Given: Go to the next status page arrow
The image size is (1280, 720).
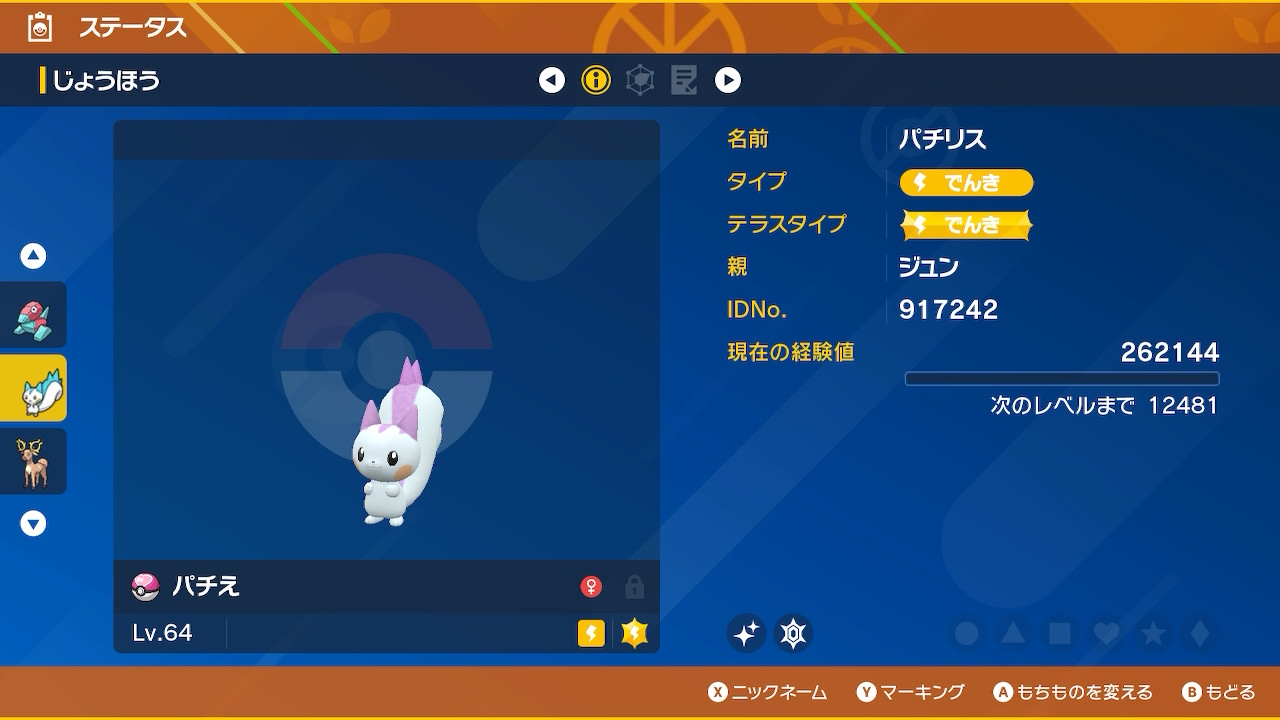Looking at the screenshot, I should tap(728, 80).
